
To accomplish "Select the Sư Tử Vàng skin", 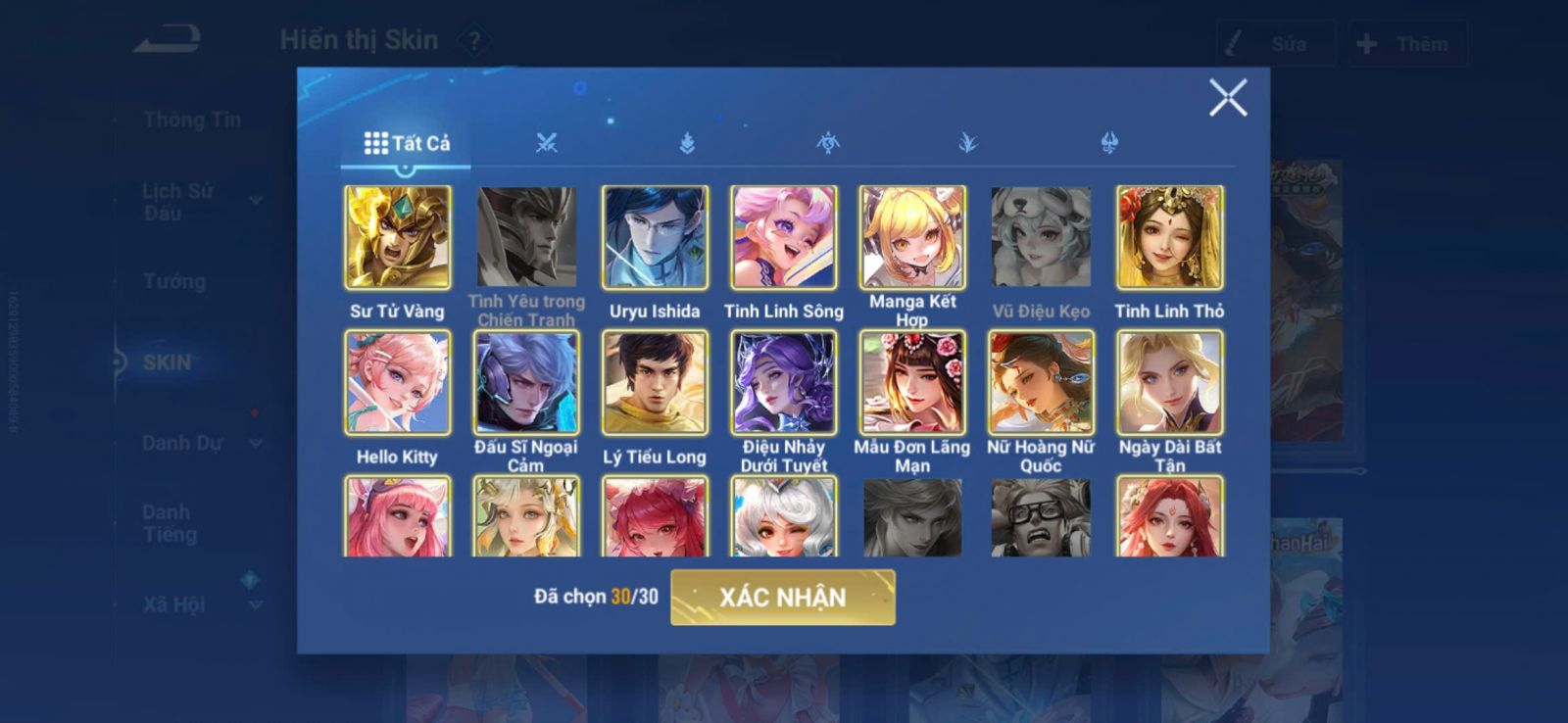I will click(x=398, y=238).
